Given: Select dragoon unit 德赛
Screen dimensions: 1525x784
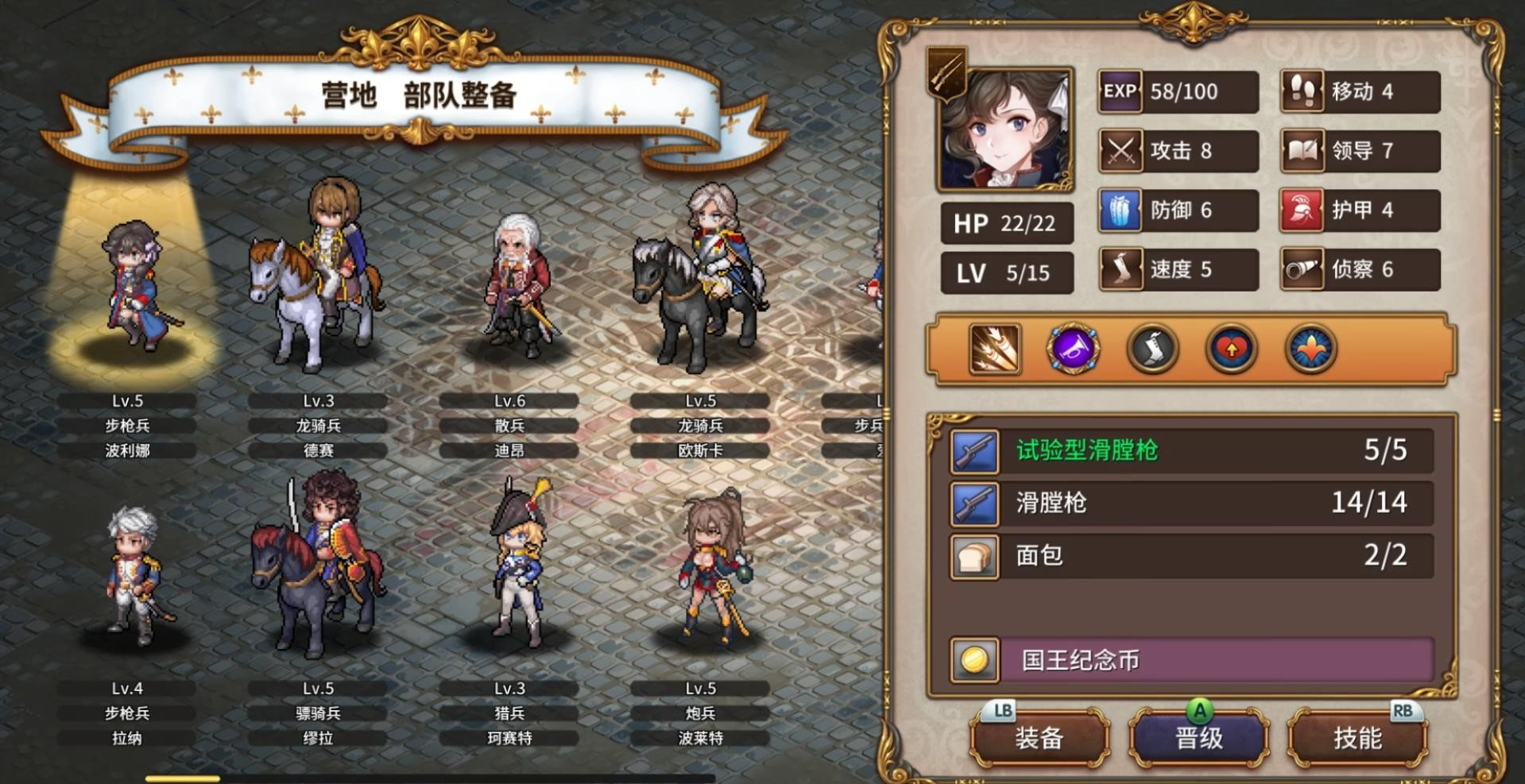Looking at the screenshot, I should (x=319, y=278).
